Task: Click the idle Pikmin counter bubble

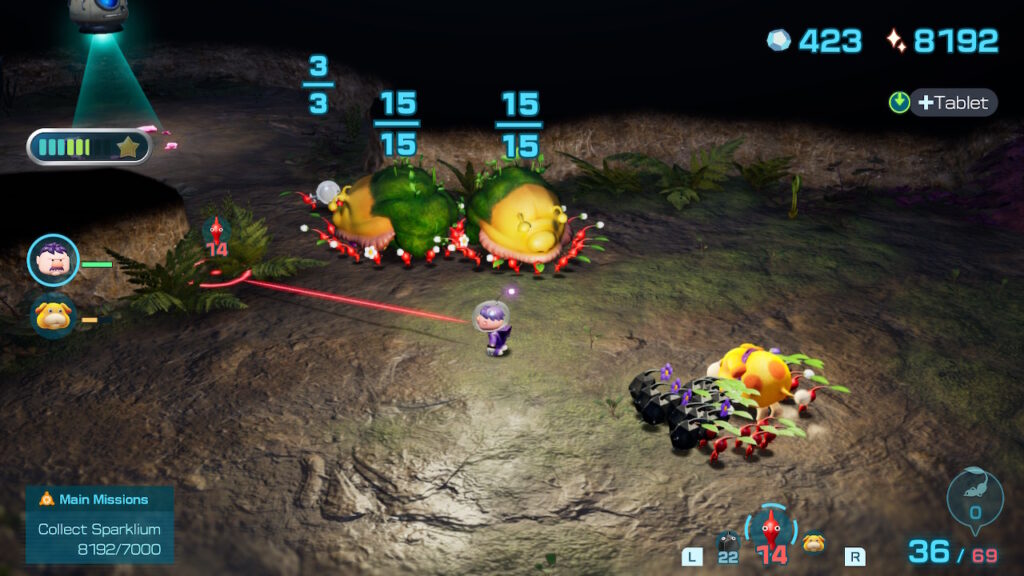Action: (974, 497)
